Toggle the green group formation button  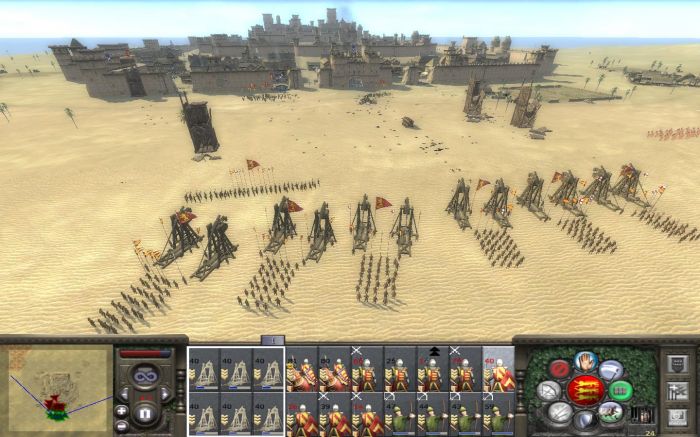(619, 390)
